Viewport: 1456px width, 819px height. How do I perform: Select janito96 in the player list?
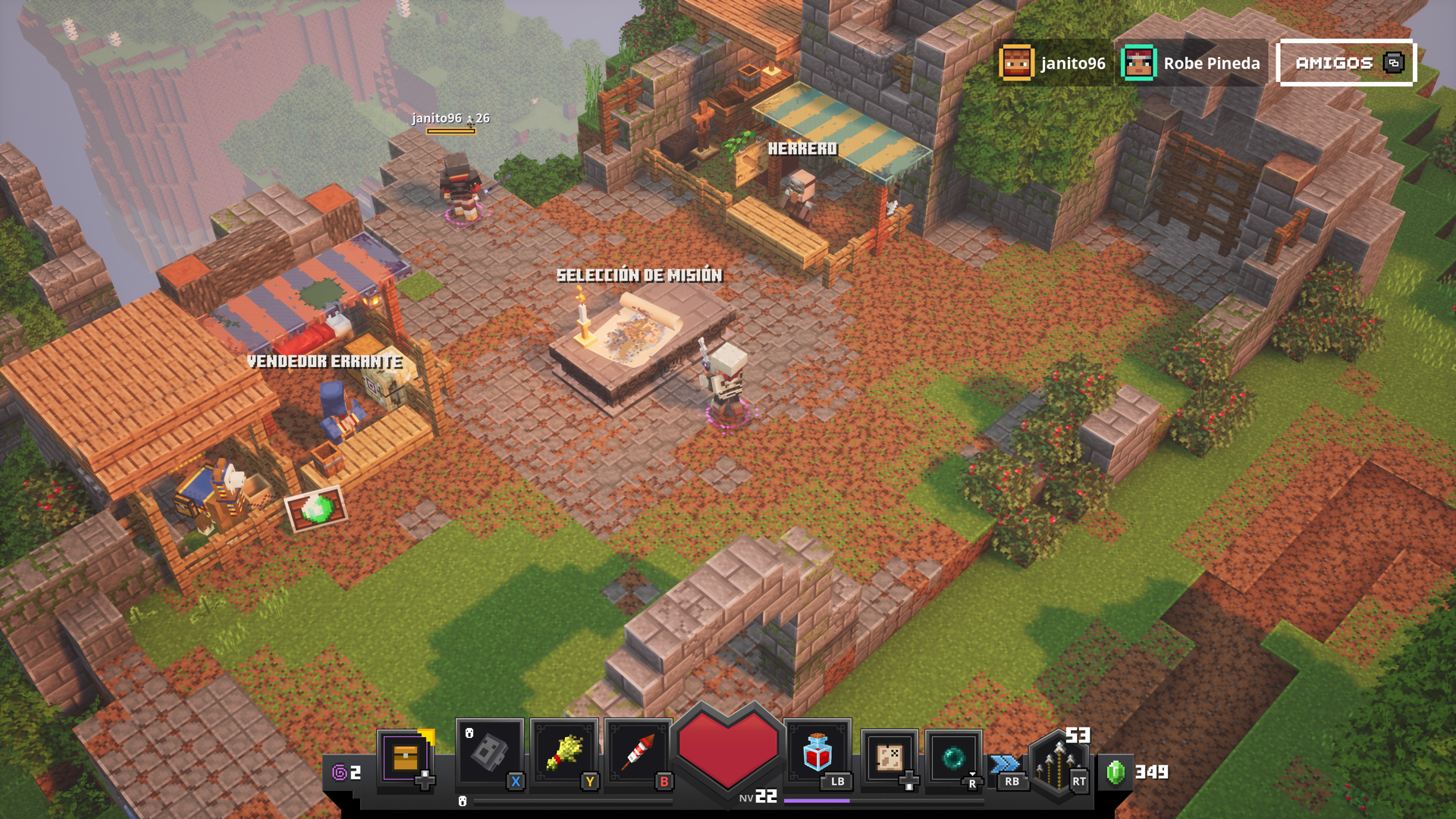pos(1053,63)
